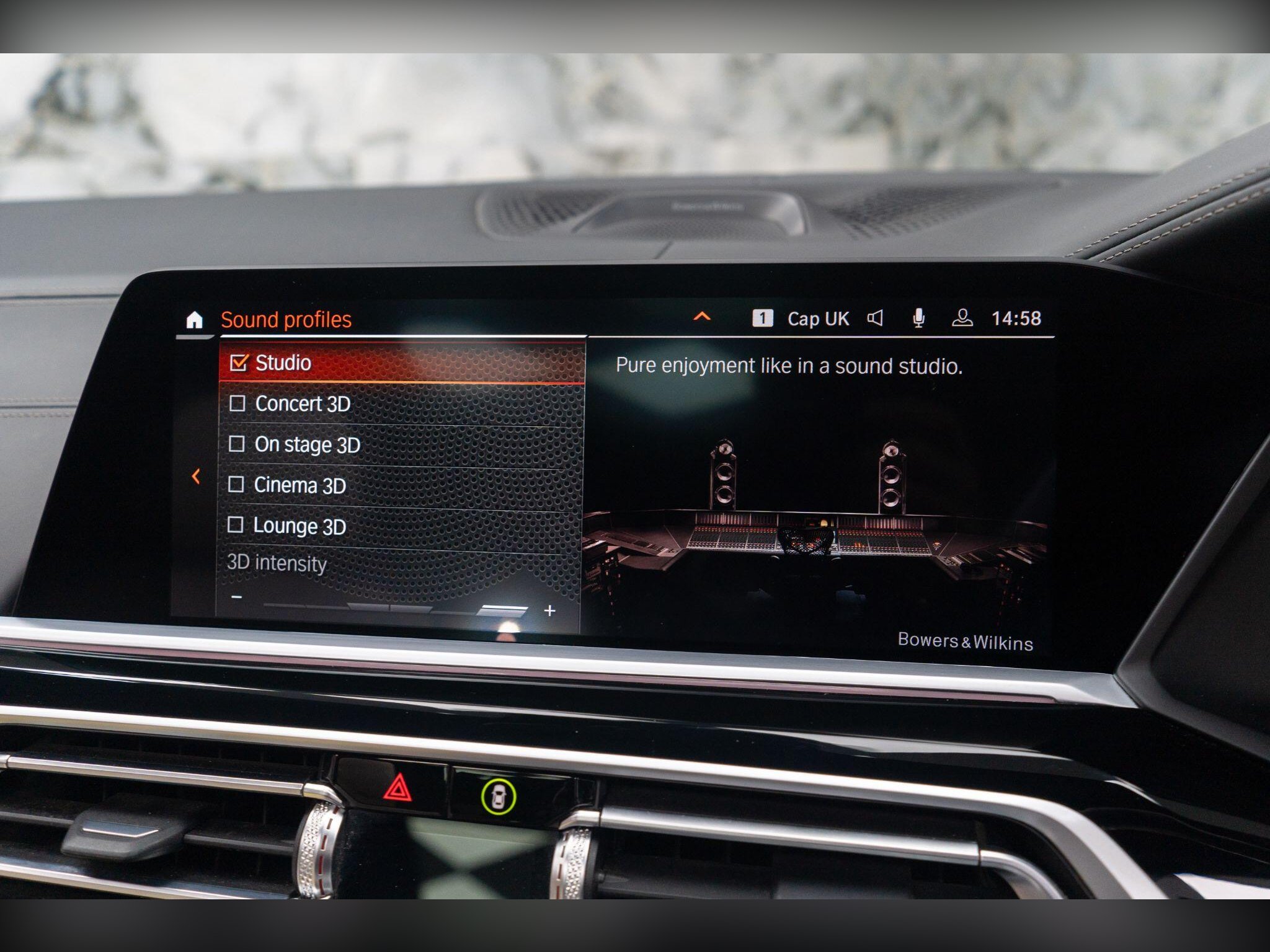Activate the microphone voice icon
The image size is (1270, 952).
[x=918, y=319]
